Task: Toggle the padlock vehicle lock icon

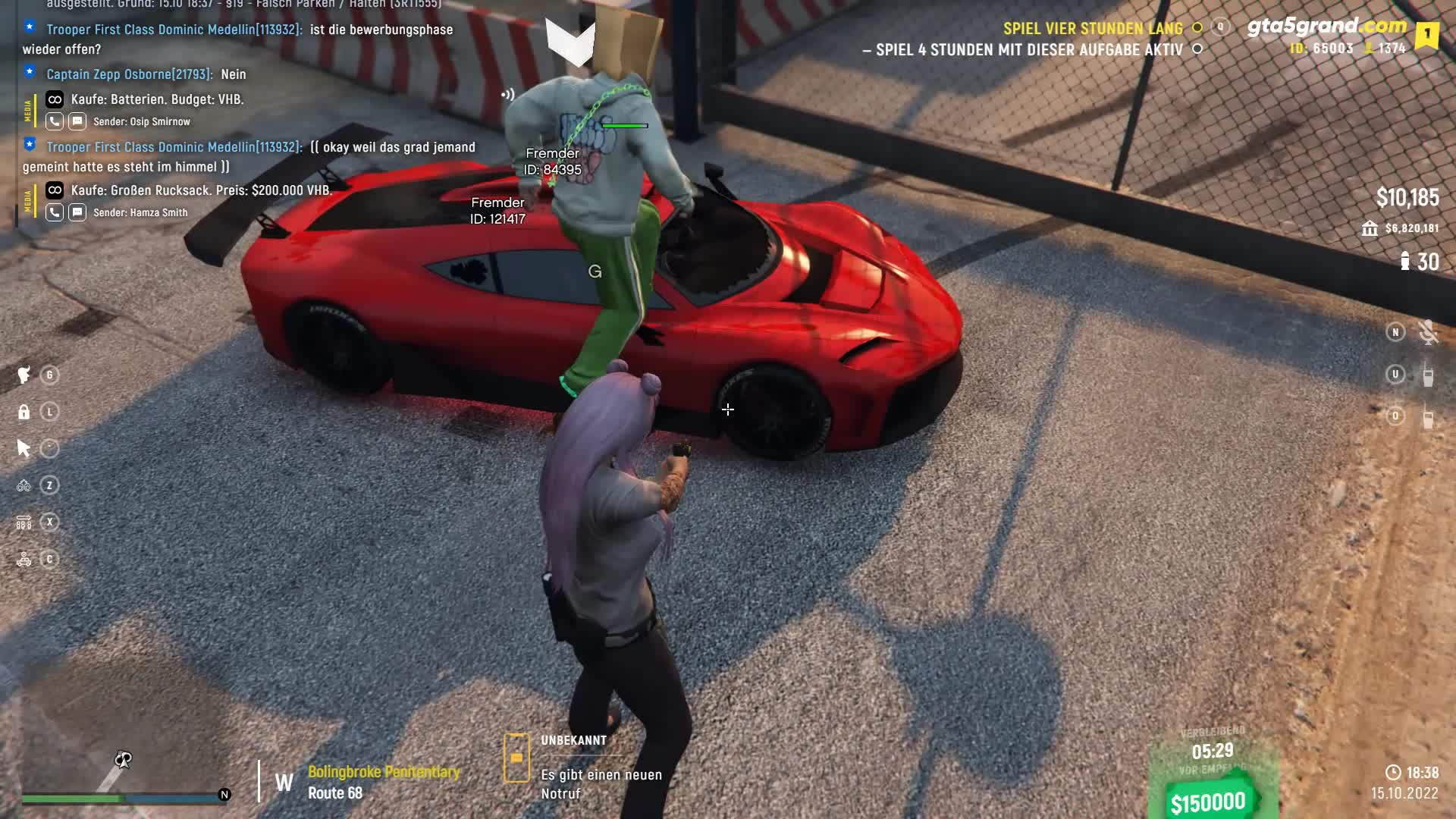Action: pyautogui.click(x=24, y=412)
